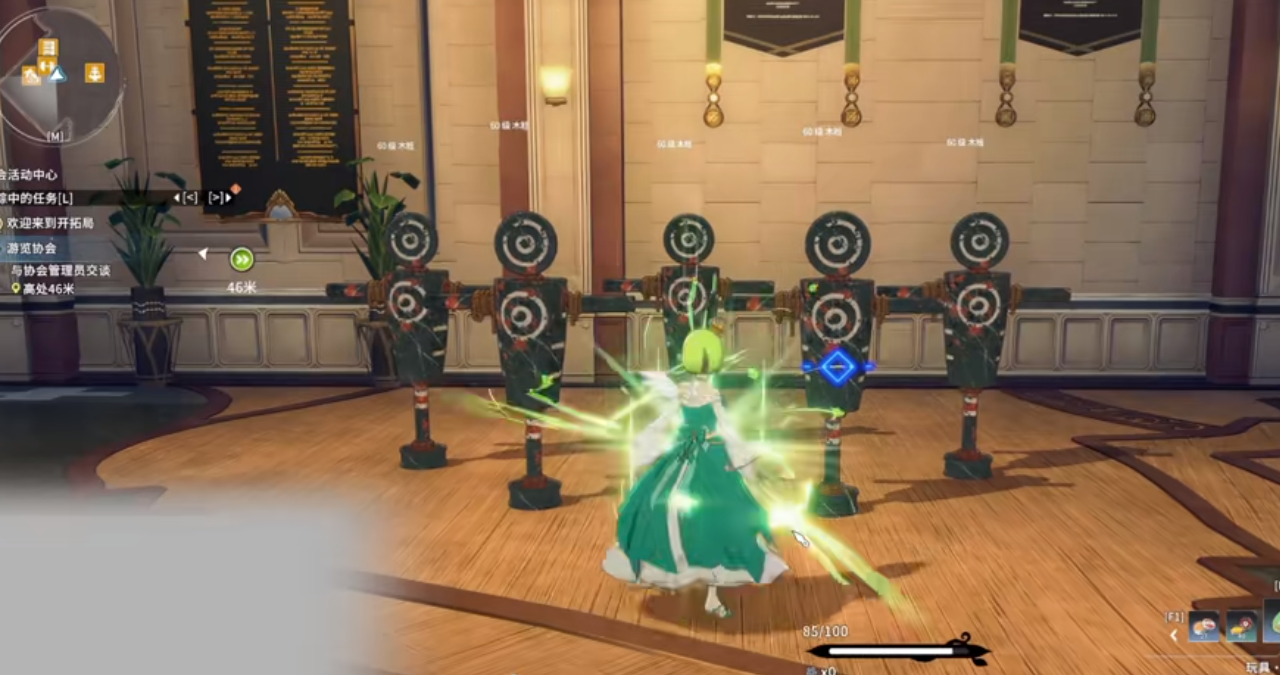The height and width of the screenshot is (675, 1280).
Task: Use the yellow and red toy slot
Action: pyautogui.click(x=1242, y=627)
